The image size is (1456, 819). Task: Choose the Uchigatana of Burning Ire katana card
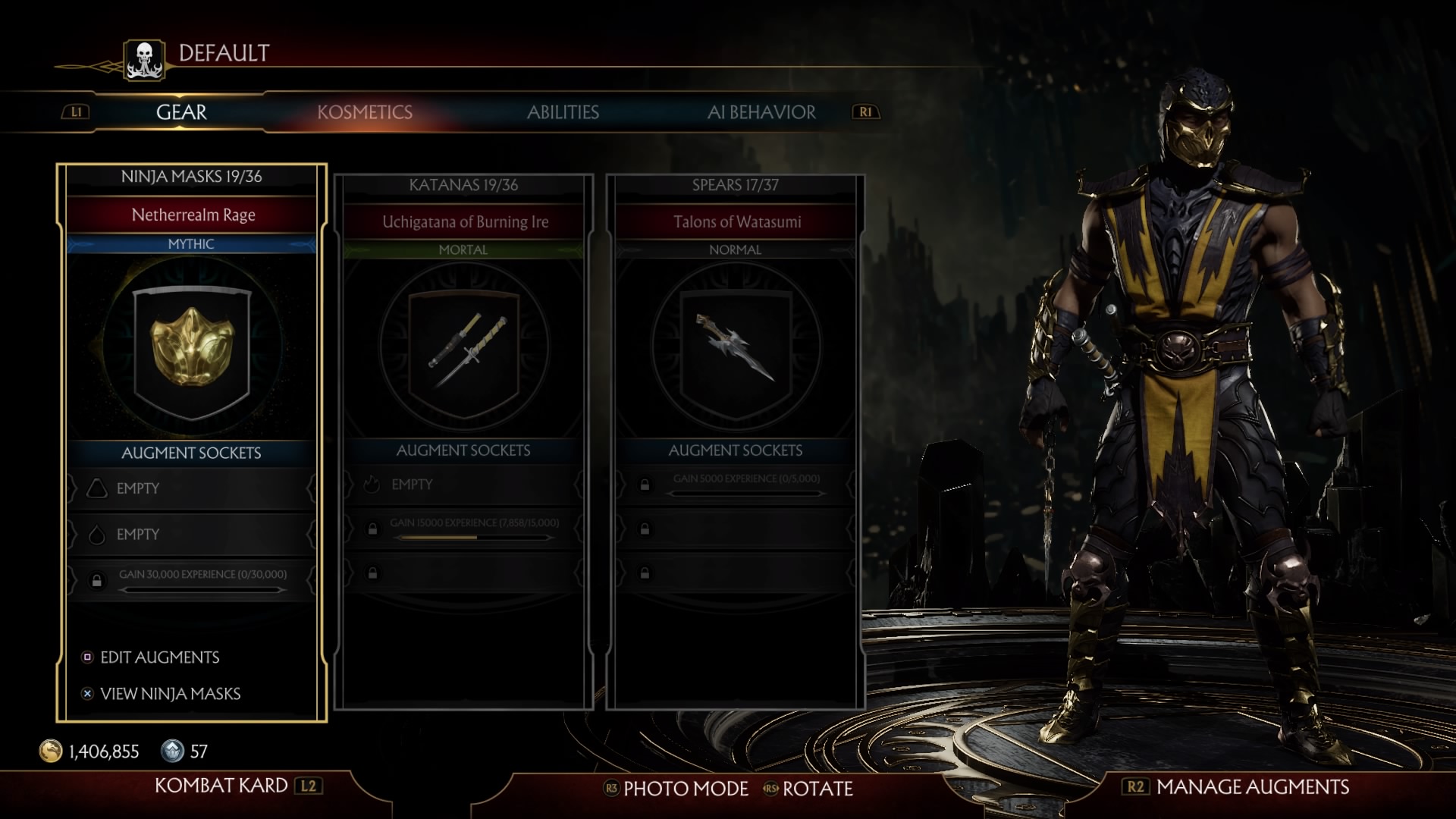coord(463,350)
